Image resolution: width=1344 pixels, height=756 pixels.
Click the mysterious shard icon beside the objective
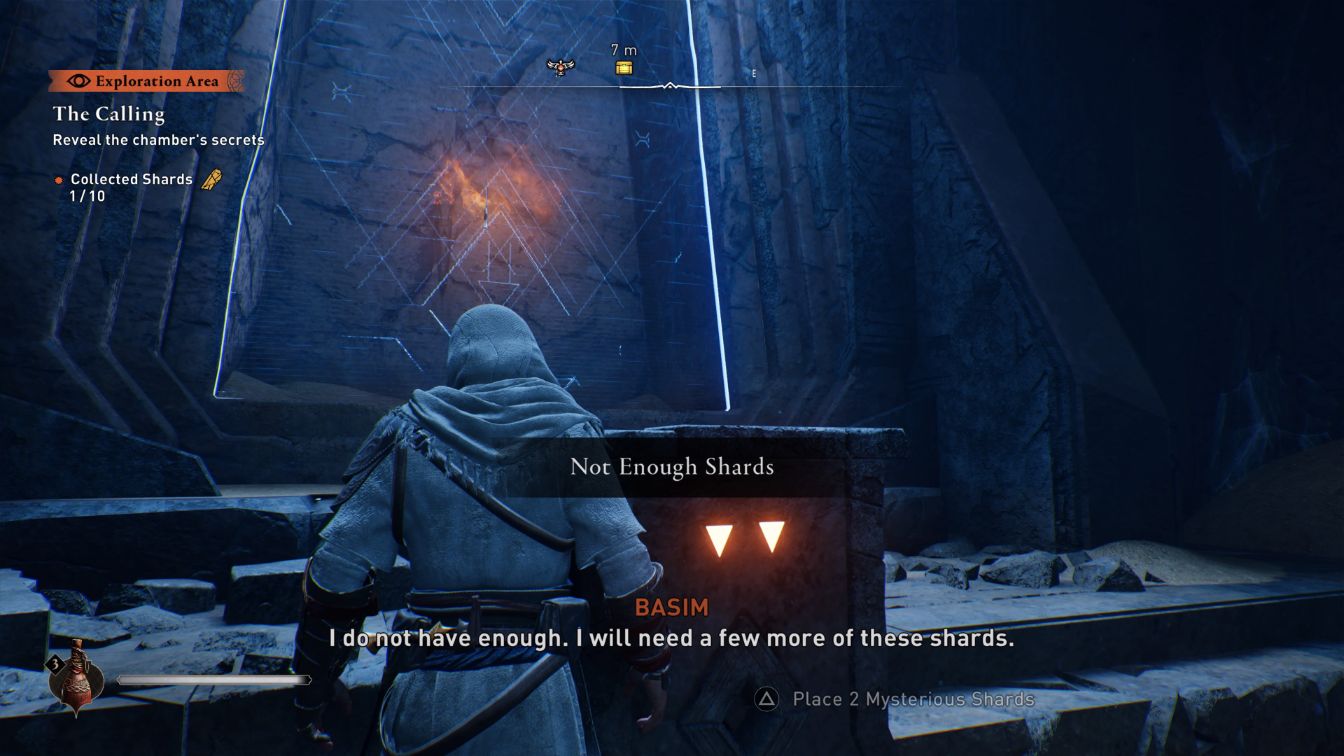212,180
